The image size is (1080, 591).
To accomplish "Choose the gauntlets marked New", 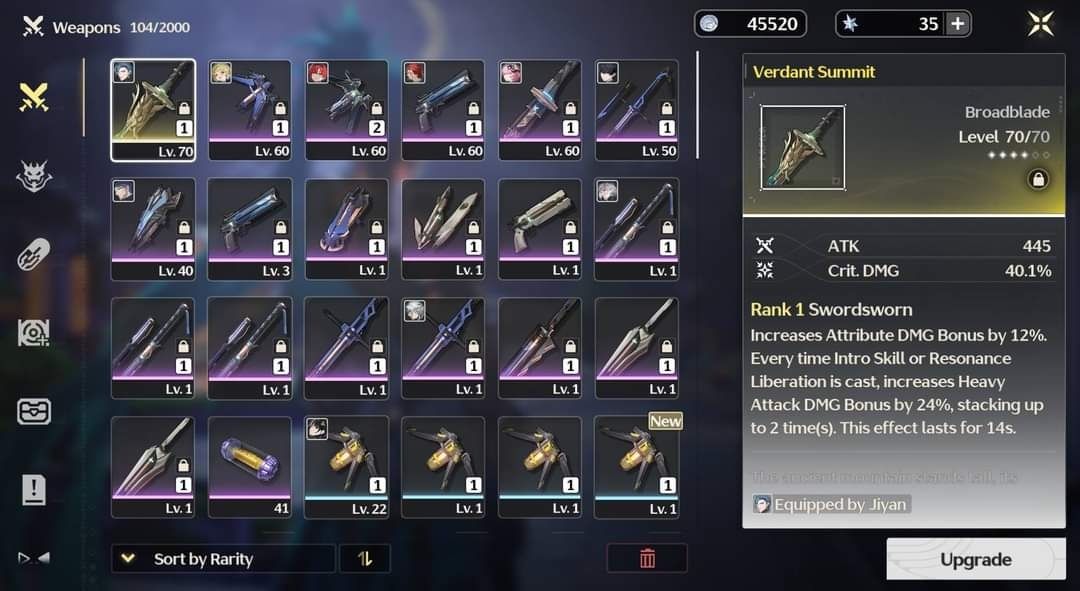I will (637, 466).
